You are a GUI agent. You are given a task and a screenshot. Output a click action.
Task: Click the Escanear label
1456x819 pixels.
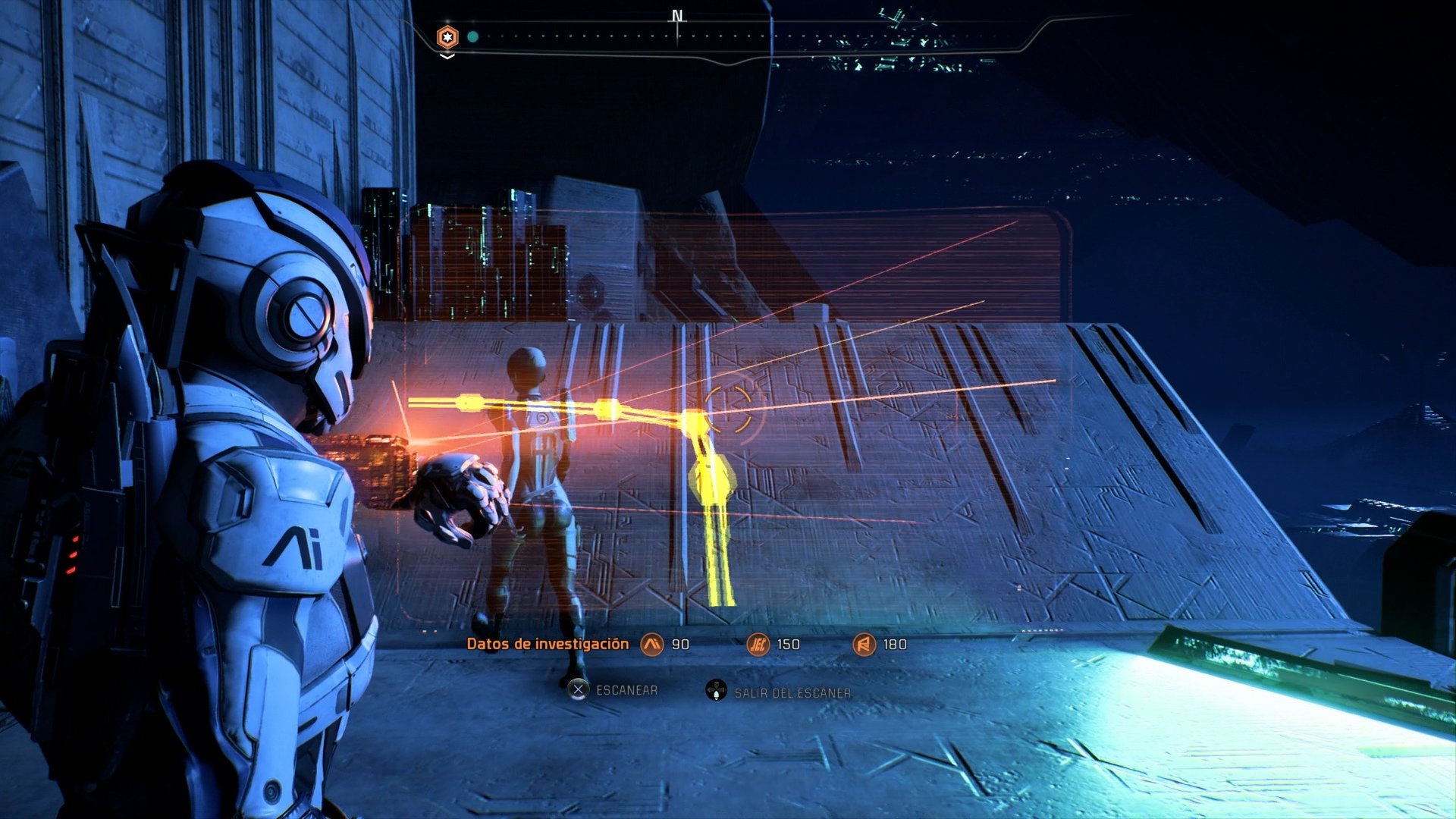pos(626,690)
